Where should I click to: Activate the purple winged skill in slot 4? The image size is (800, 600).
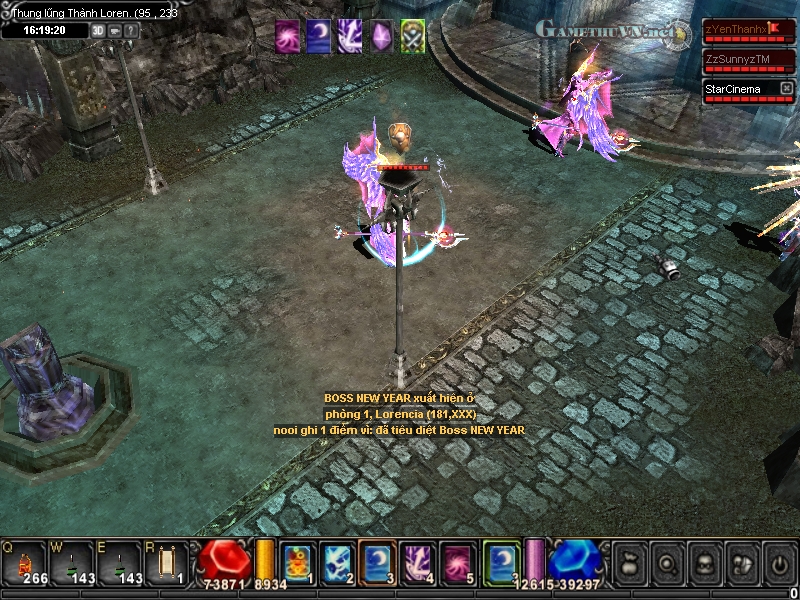417,563
